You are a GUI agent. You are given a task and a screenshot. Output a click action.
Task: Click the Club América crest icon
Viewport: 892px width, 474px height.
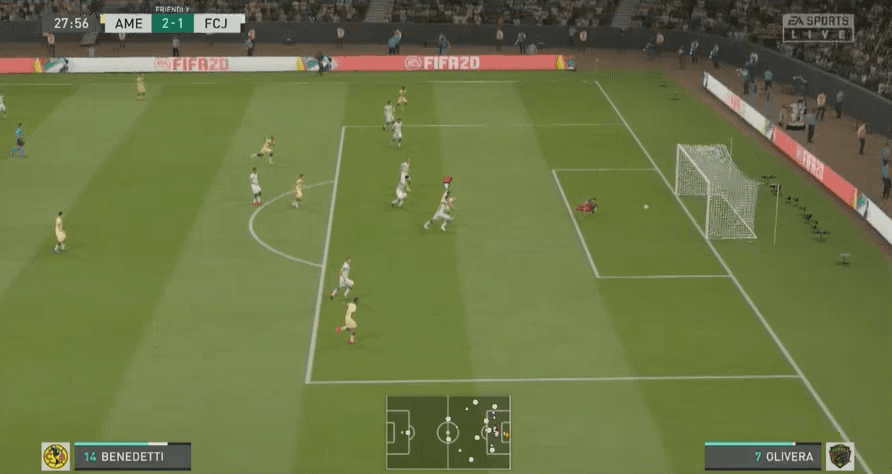pyautogui.click(x=55, y=457)
